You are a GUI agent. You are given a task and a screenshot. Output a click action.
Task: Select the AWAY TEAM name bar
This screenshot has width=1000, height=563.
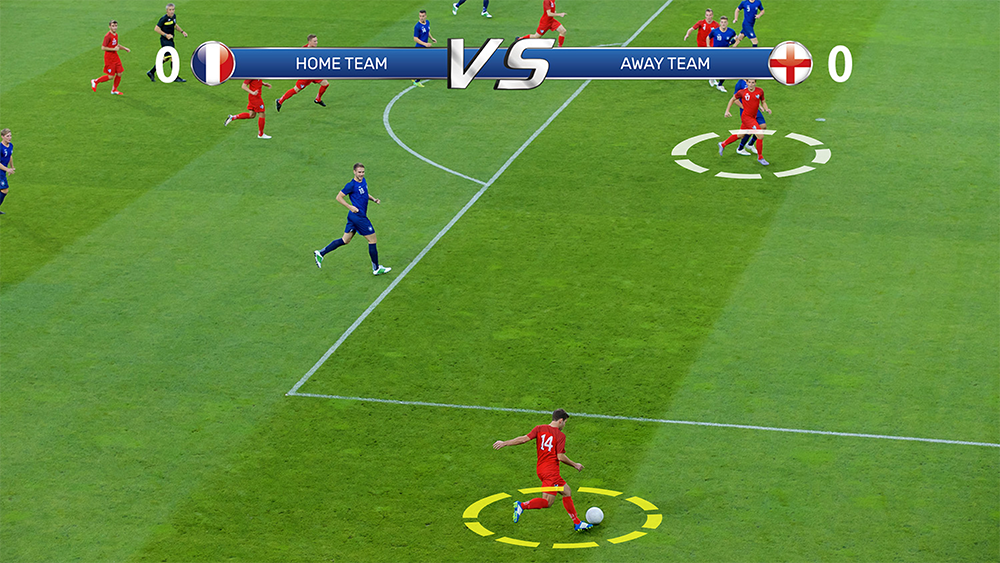pyautogui.click(x=665, y=63)
